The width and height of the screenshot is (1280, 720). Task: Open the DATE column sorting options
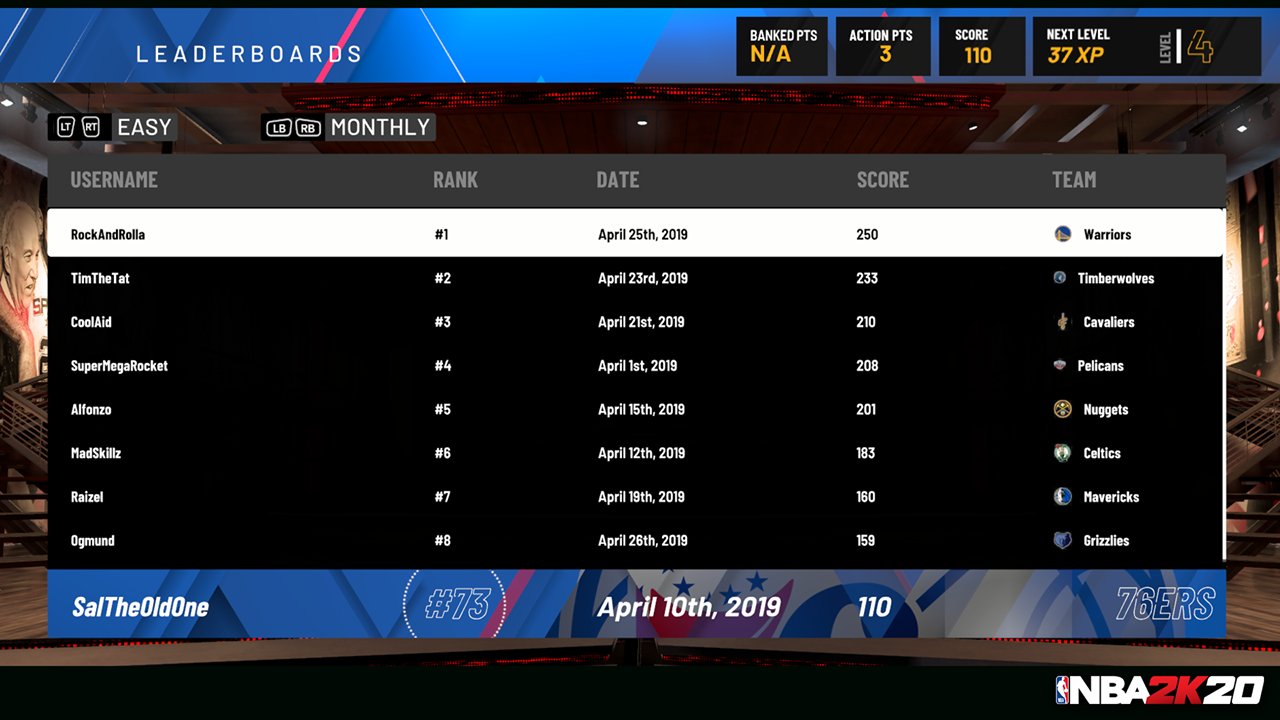pyautogui.click(x=618, y=180)
